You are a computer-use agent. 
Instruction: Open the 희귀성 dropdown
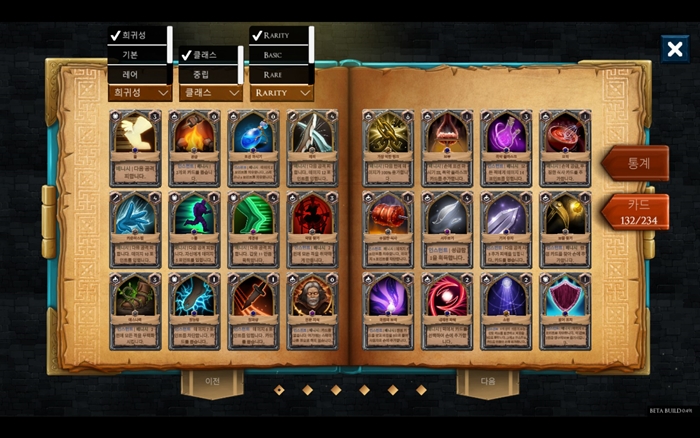coord(140,92)
